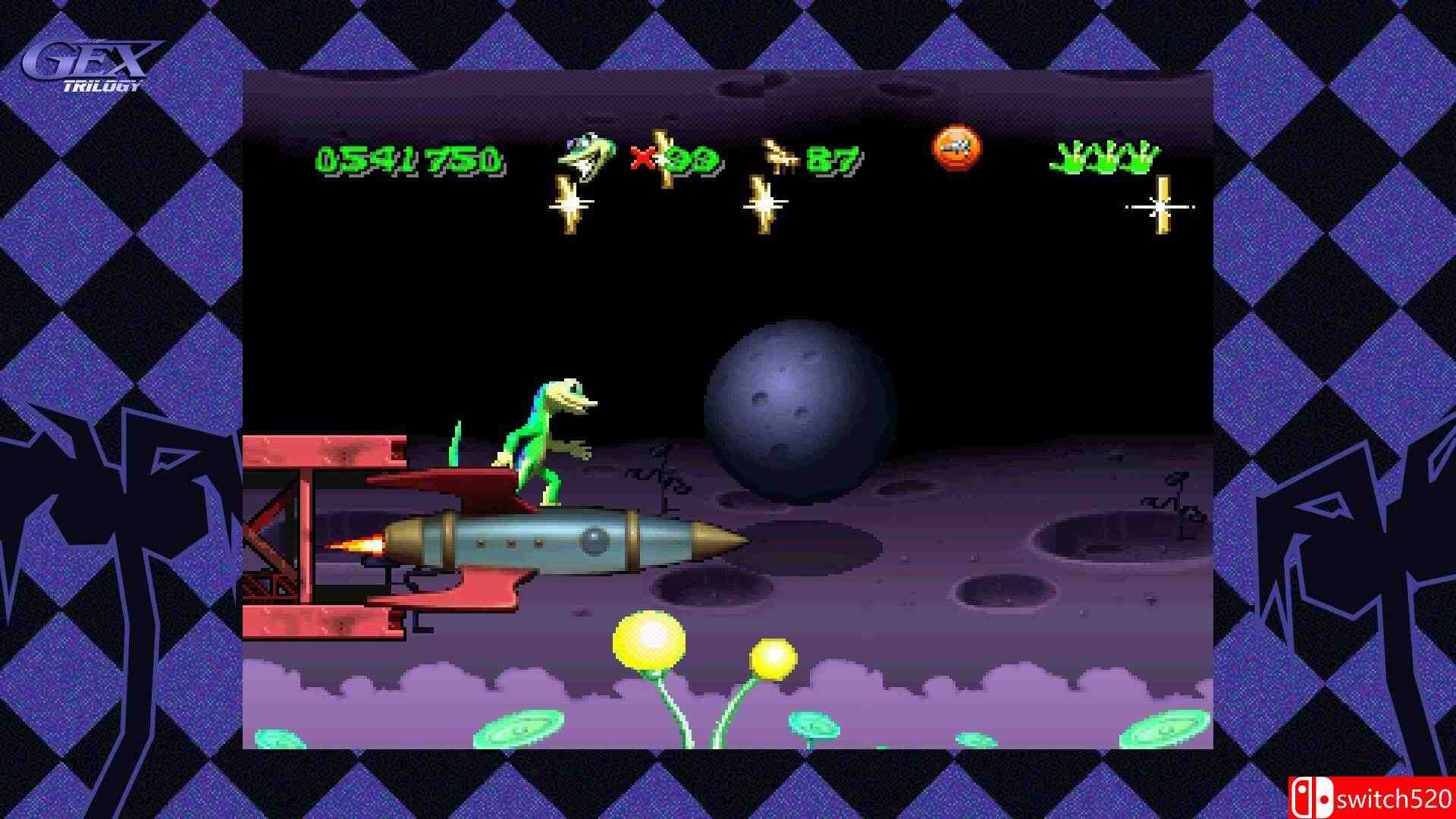Select the sparkling fly above the rocket nose
Image resolution: width=1456 pixels, height=819 pixels.
(764, 205)
